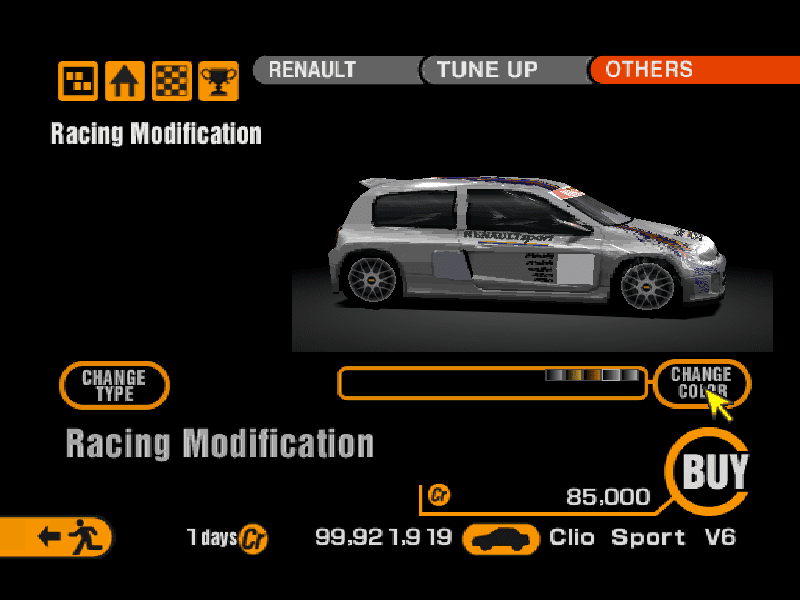
Task: Exit using the running man arrow button
Action: (58, 537)
